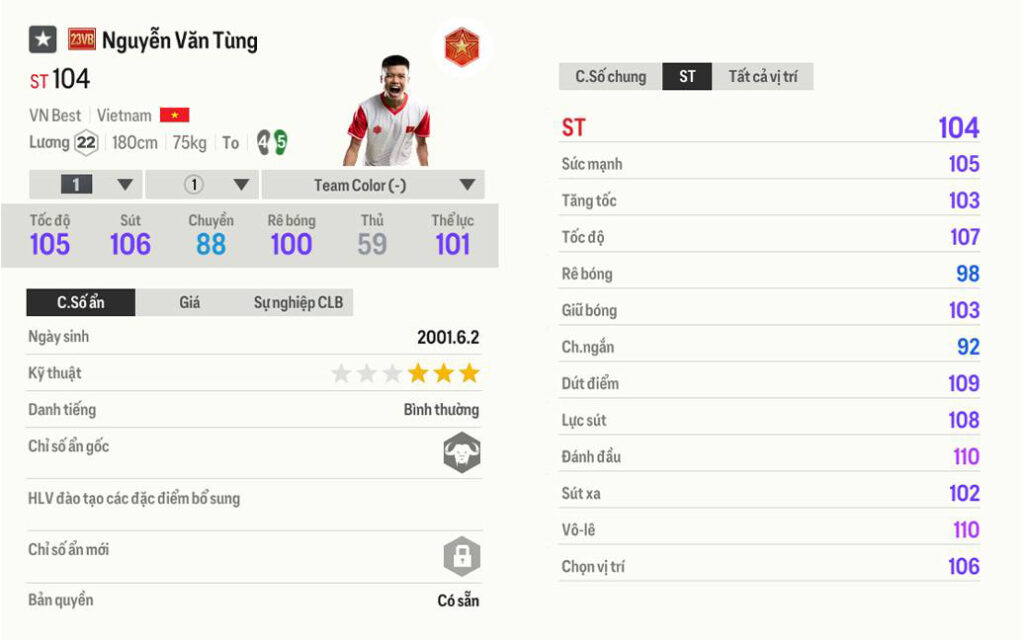Image resolution: width=1024 pixels, height=640 pixels.
Task: Open the Tất cả vị trí tab
Action: 762,77
